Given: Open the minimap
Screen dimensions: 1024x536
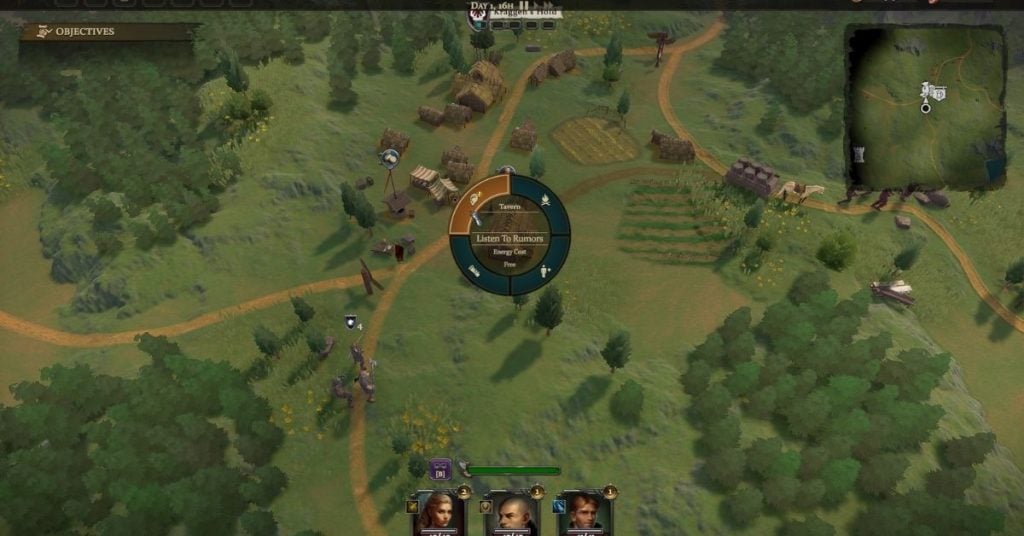Looking at the screenshot, I should point(925,106).
